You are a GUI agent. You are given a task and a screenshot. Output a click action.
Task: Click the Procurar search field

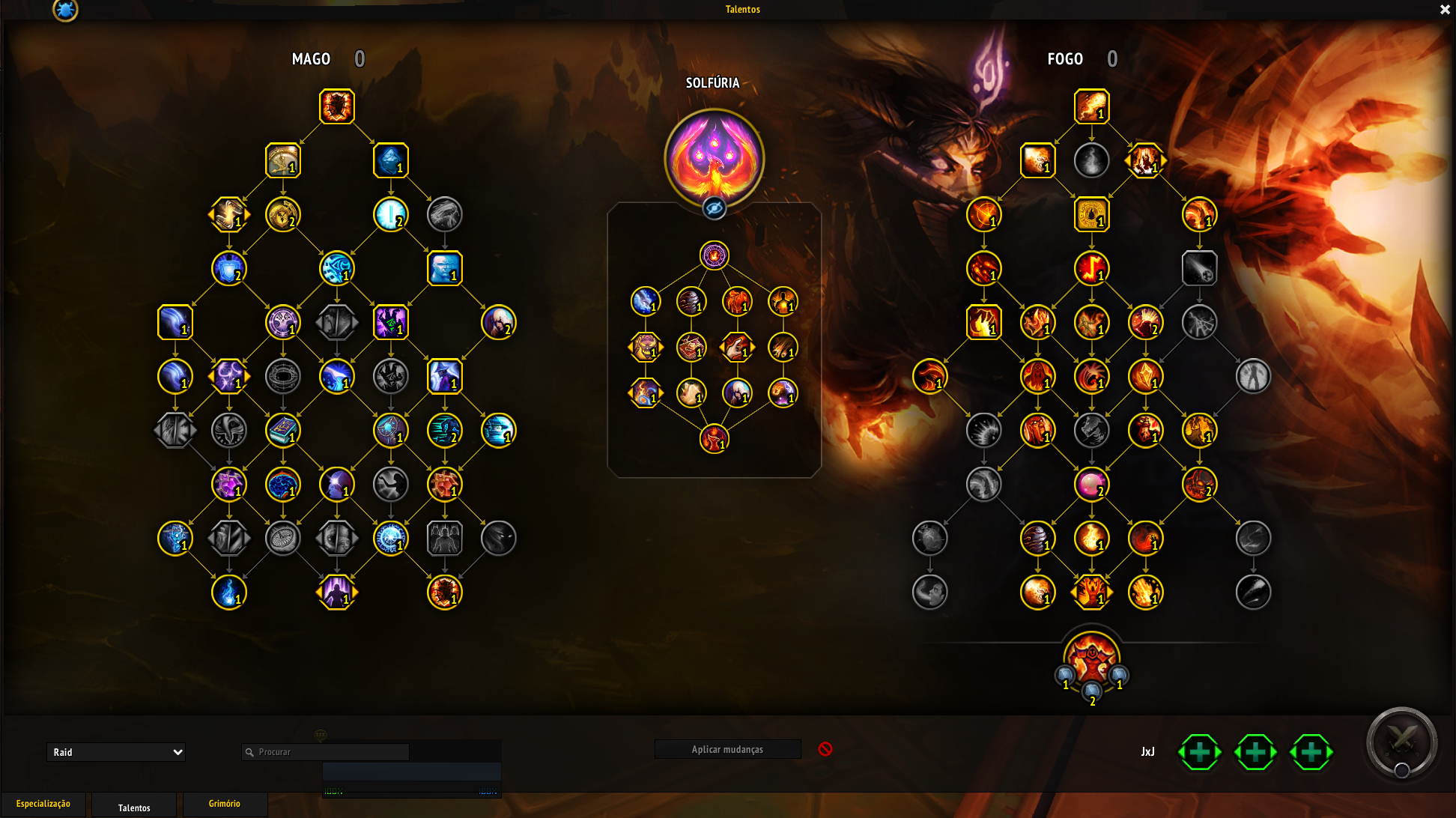[x=330, y=752]
